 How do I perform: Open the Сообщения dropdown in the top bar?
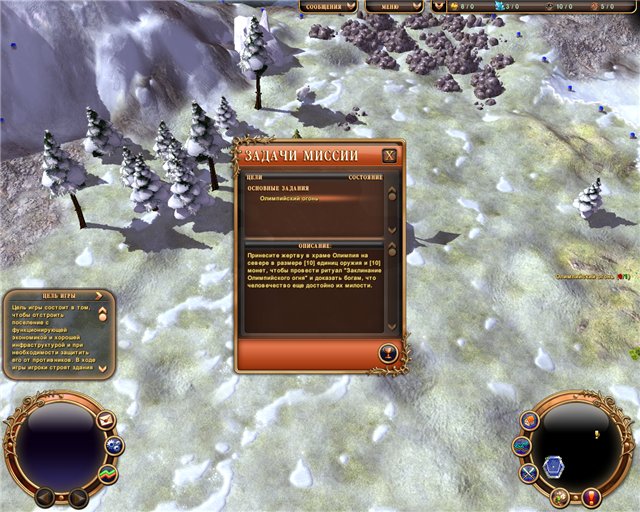pyautogui.click(x=328, y=6)
